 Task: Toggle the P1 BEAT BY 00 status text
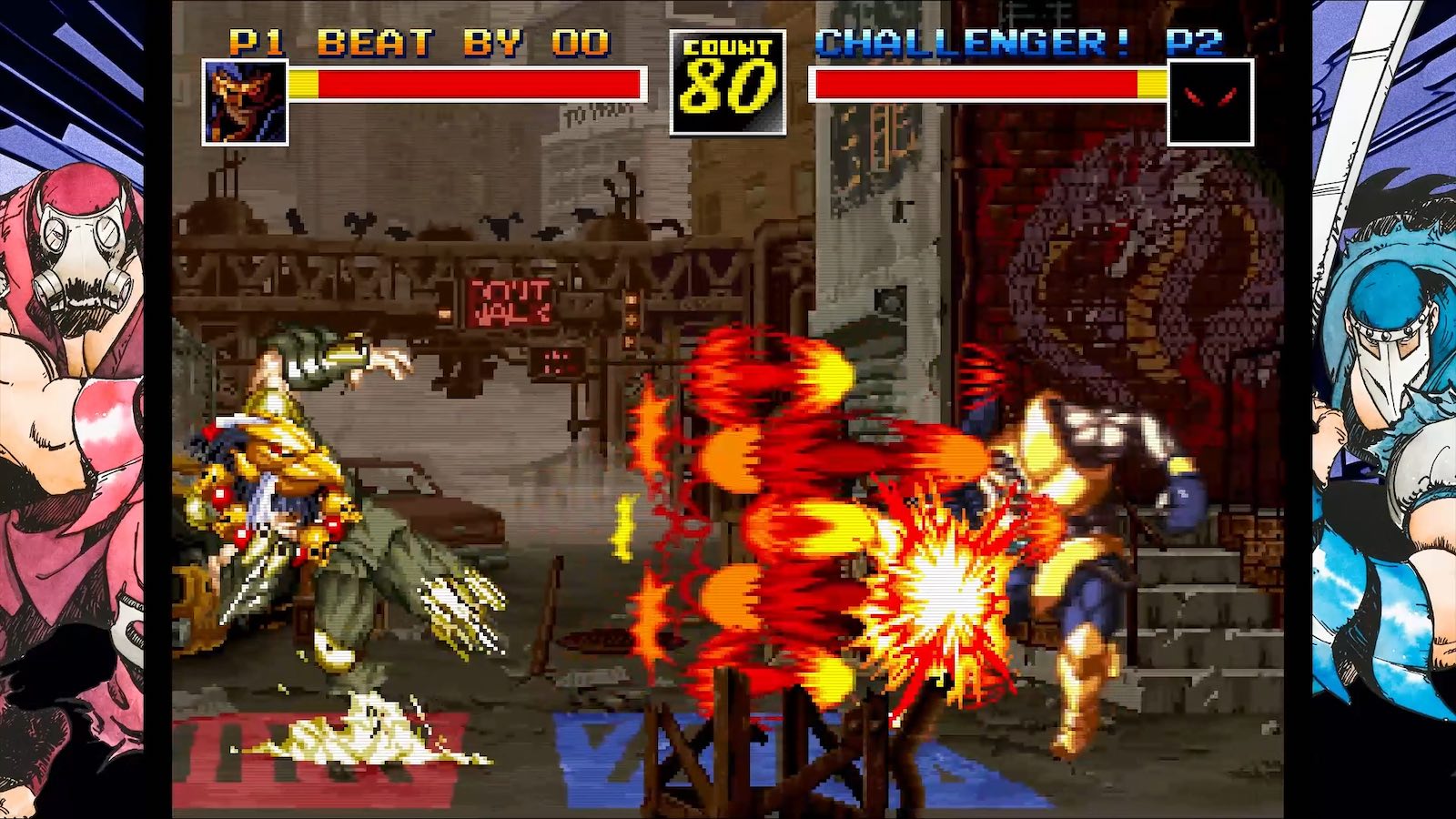tap(419, 40)
